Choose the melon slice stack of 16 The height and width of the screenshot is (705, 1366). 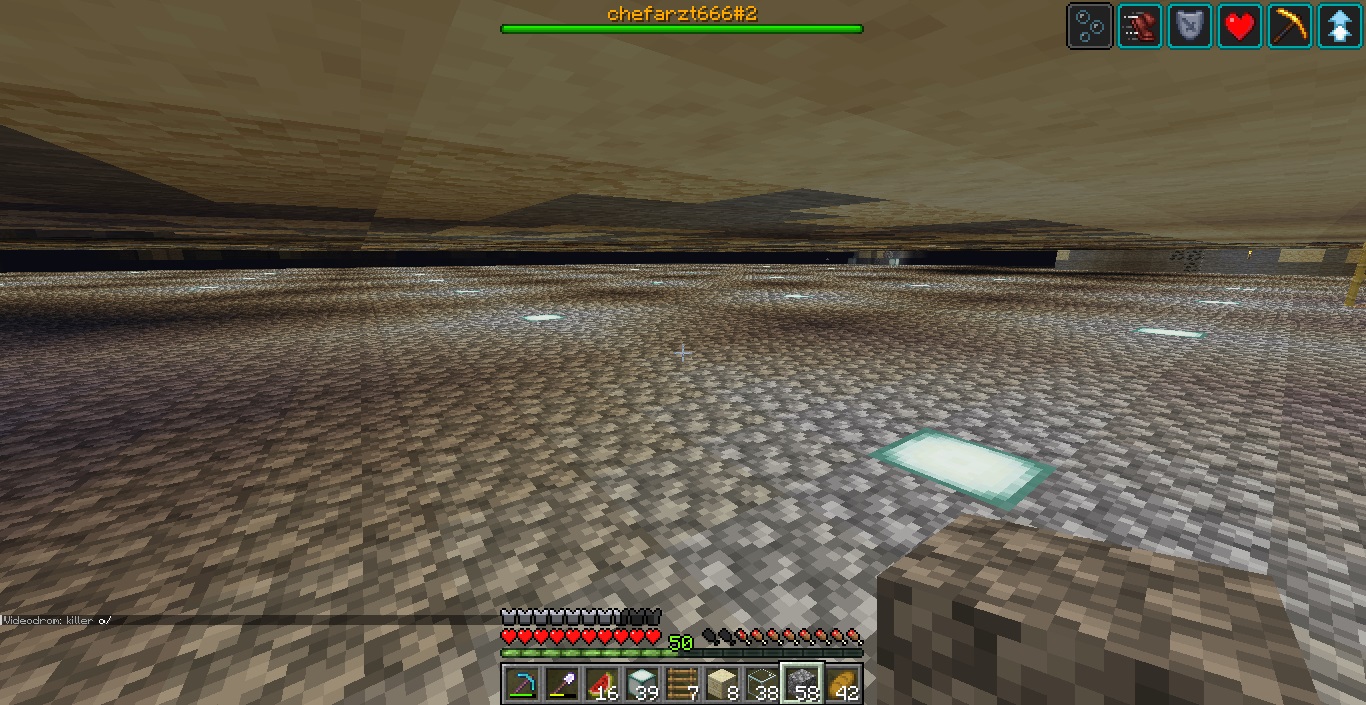[601, 684]
